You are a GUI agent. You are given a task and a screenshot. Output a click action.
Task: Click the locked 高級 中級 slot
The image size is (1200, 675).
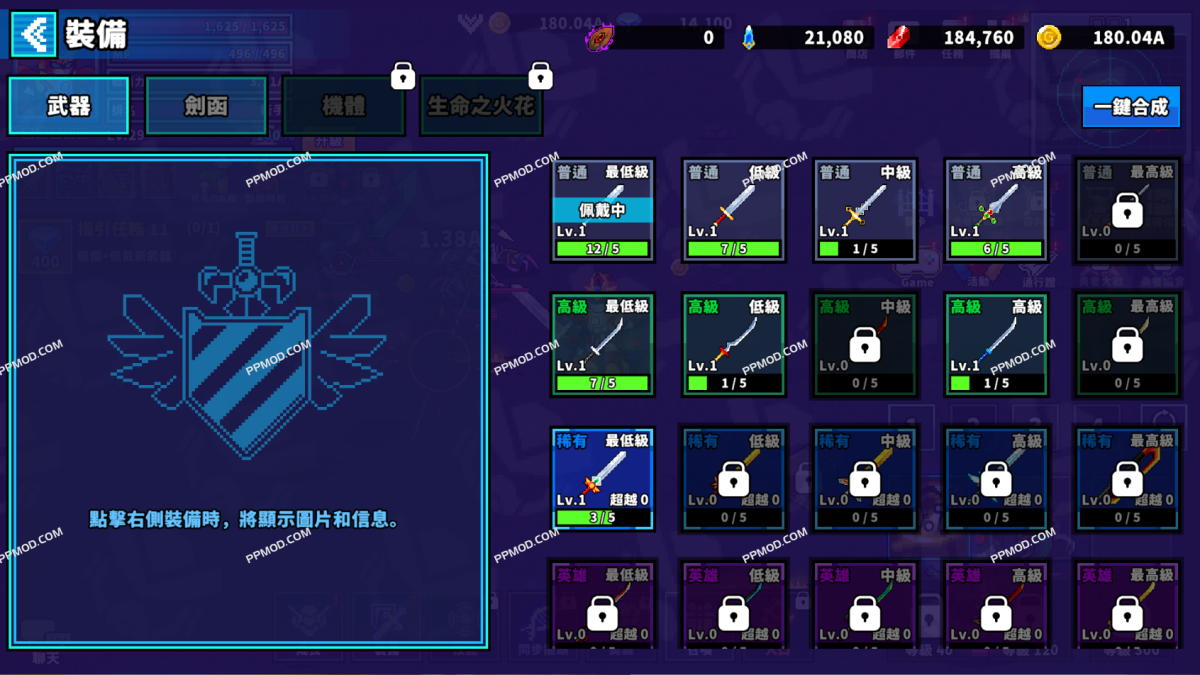pyautogui.click(x=865, y=344)
